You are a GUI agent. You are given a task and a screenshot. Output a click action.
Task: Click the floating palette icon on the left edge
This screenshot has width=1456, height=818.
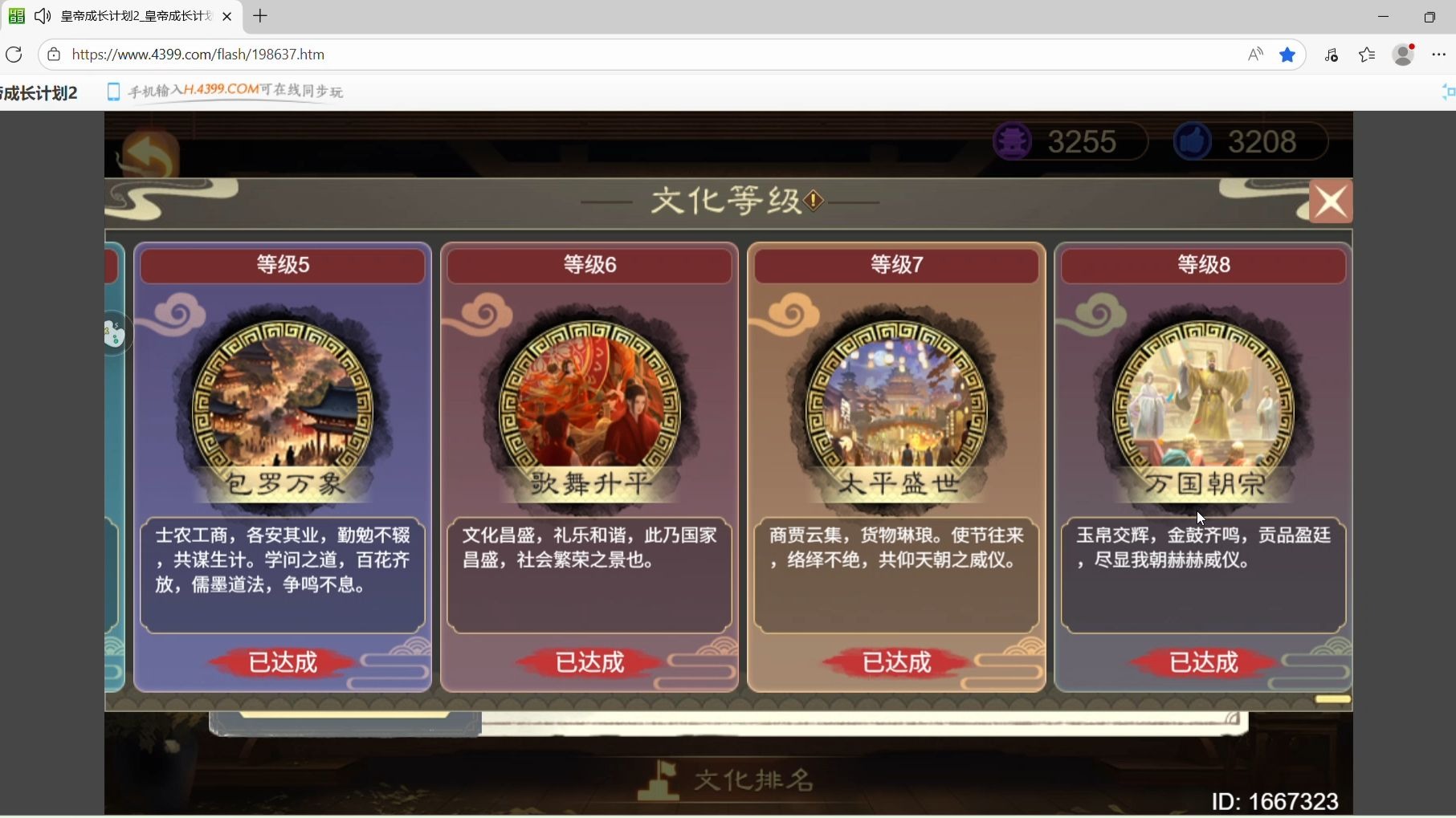113,333
